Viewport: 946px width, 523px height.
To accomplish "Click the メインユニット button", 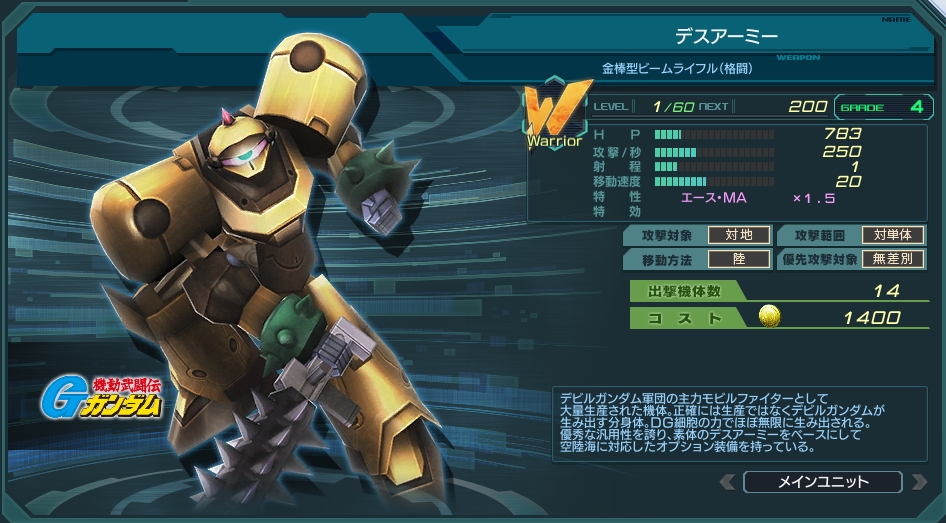I will pos(823,482).
